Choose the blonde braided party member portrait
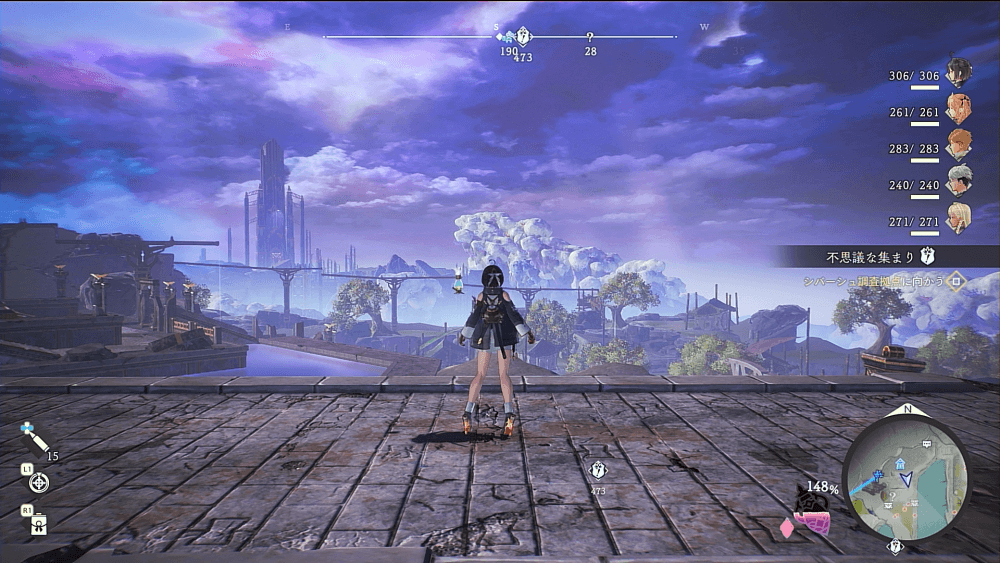The image size is (1000, 563). (960, 215)
